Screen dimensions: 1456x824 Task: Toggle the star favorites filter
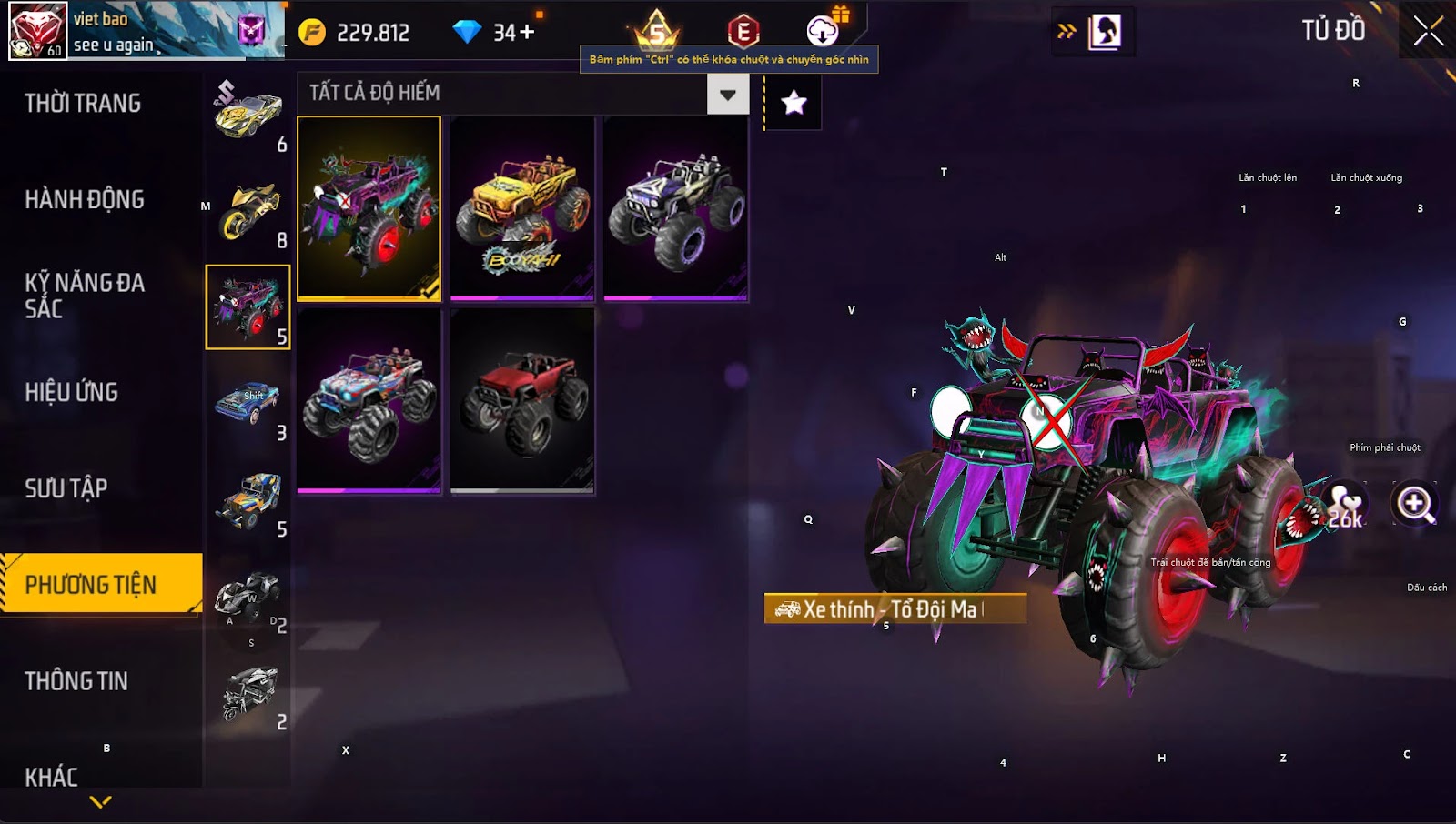click(794, 103)
